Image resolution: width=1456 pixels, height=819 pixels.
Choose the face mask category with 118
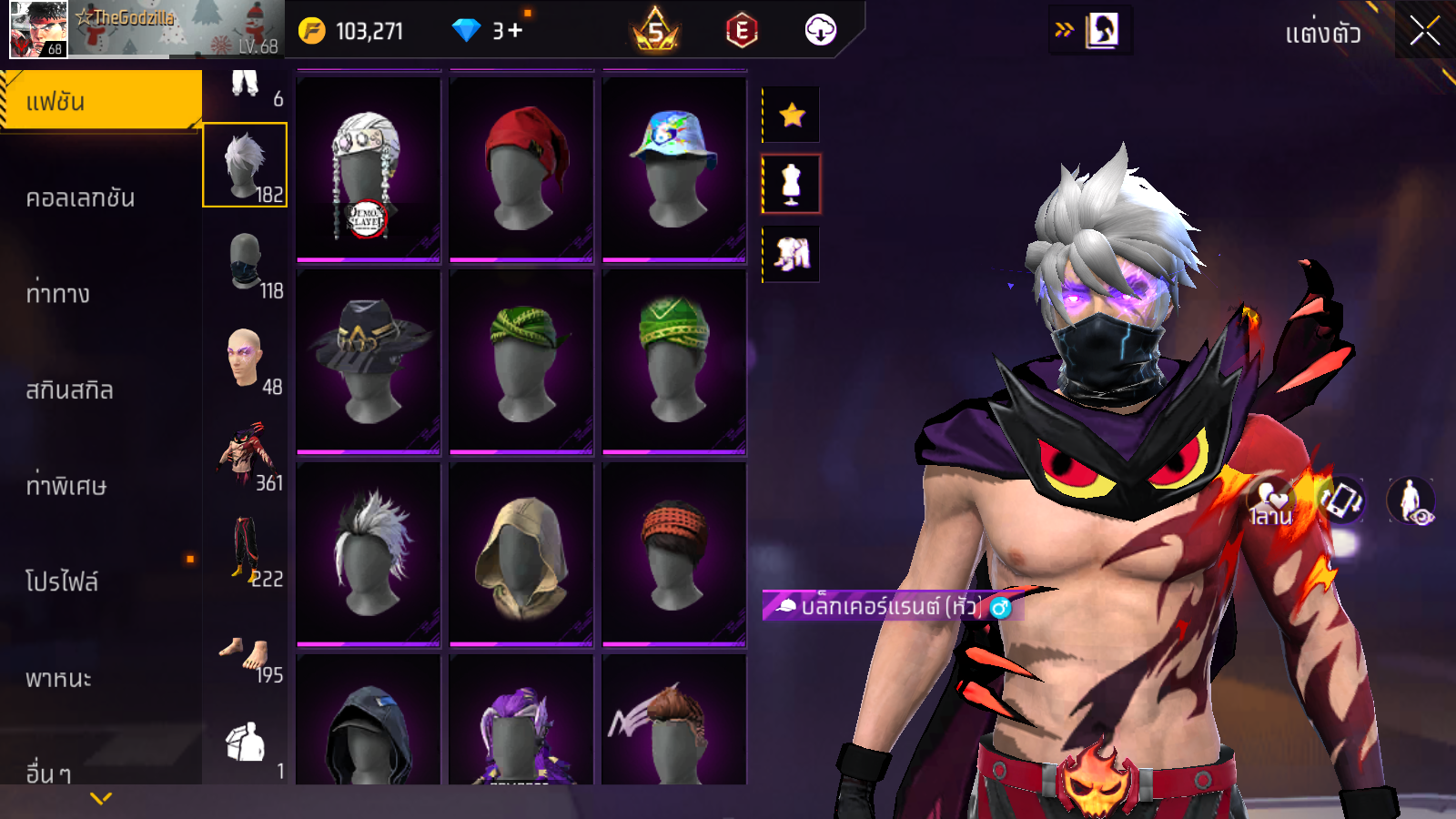245,262
